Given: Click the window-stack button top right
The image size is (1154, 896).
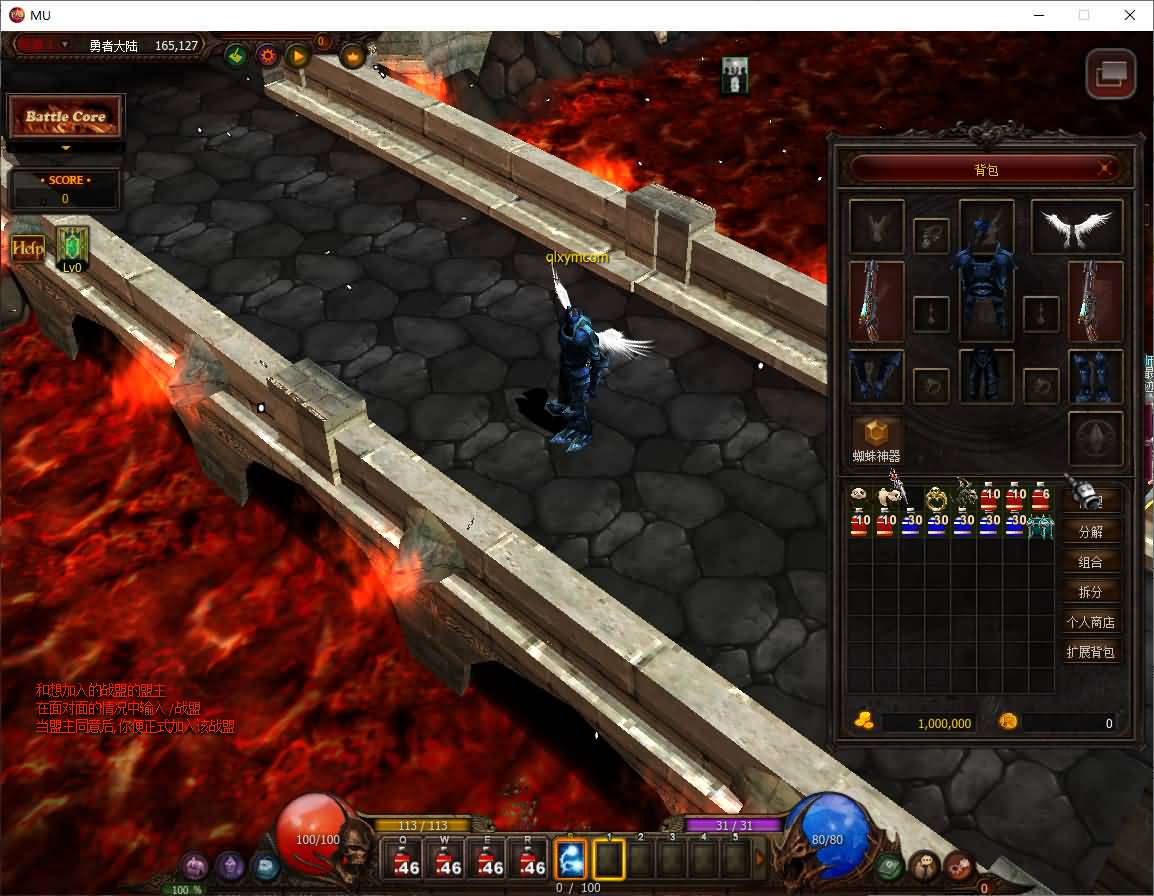Looking at the screenshot, I should 1111,73.
